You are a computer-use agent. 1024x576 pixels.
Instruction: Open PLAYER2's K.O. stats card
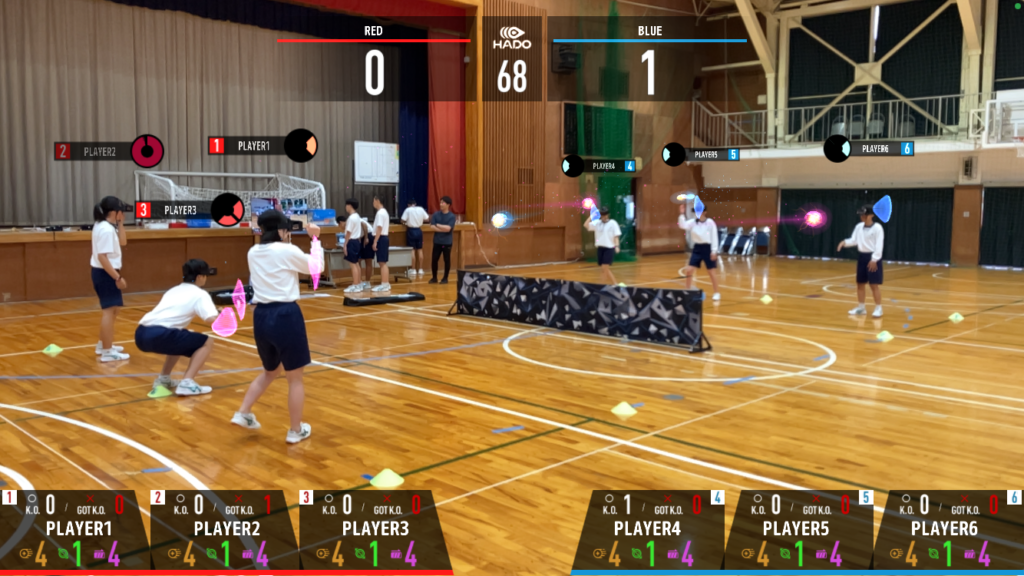click(226, 530)
